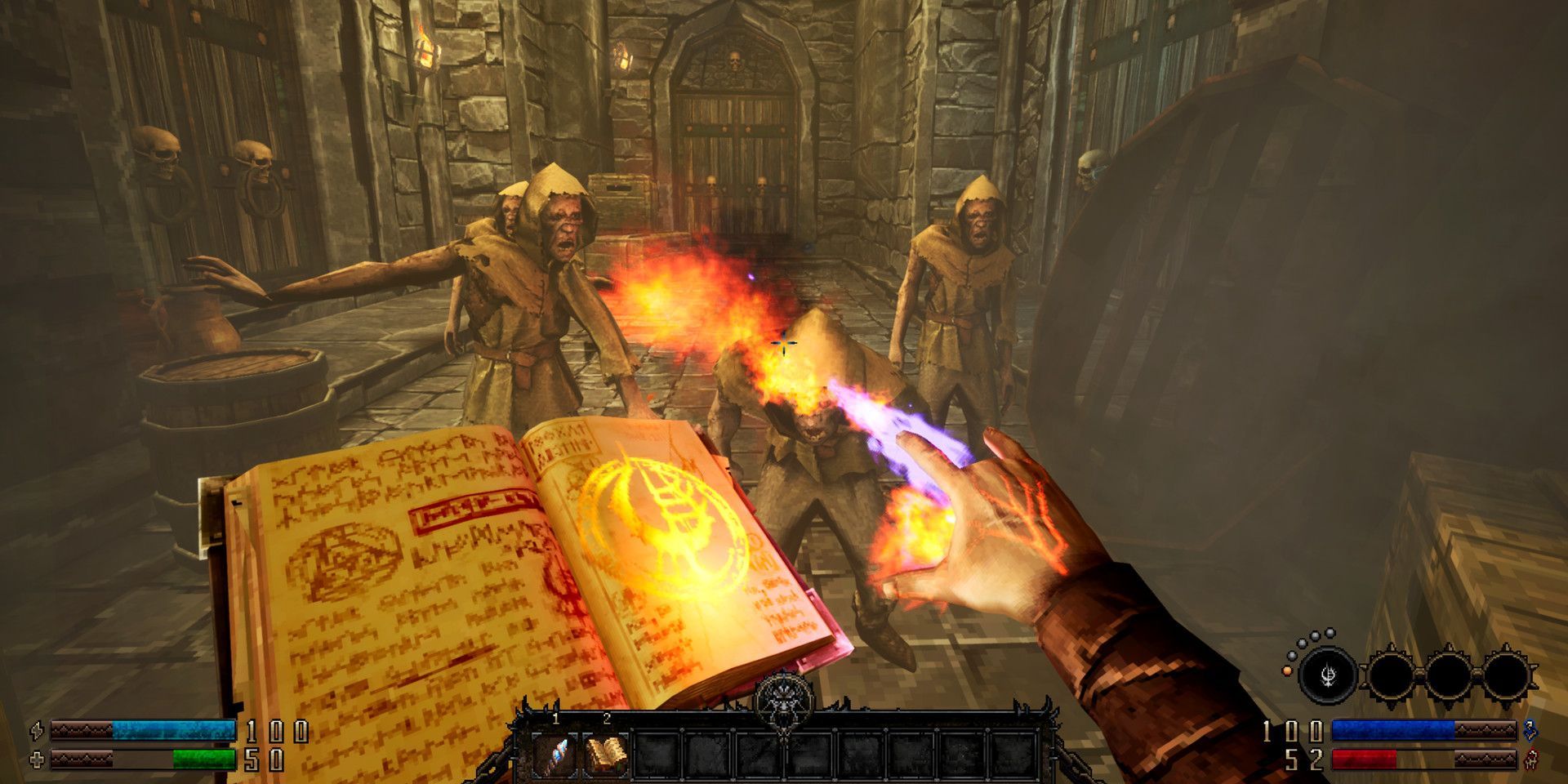Click the rune amulet medallion on the right HUD

1328,675
